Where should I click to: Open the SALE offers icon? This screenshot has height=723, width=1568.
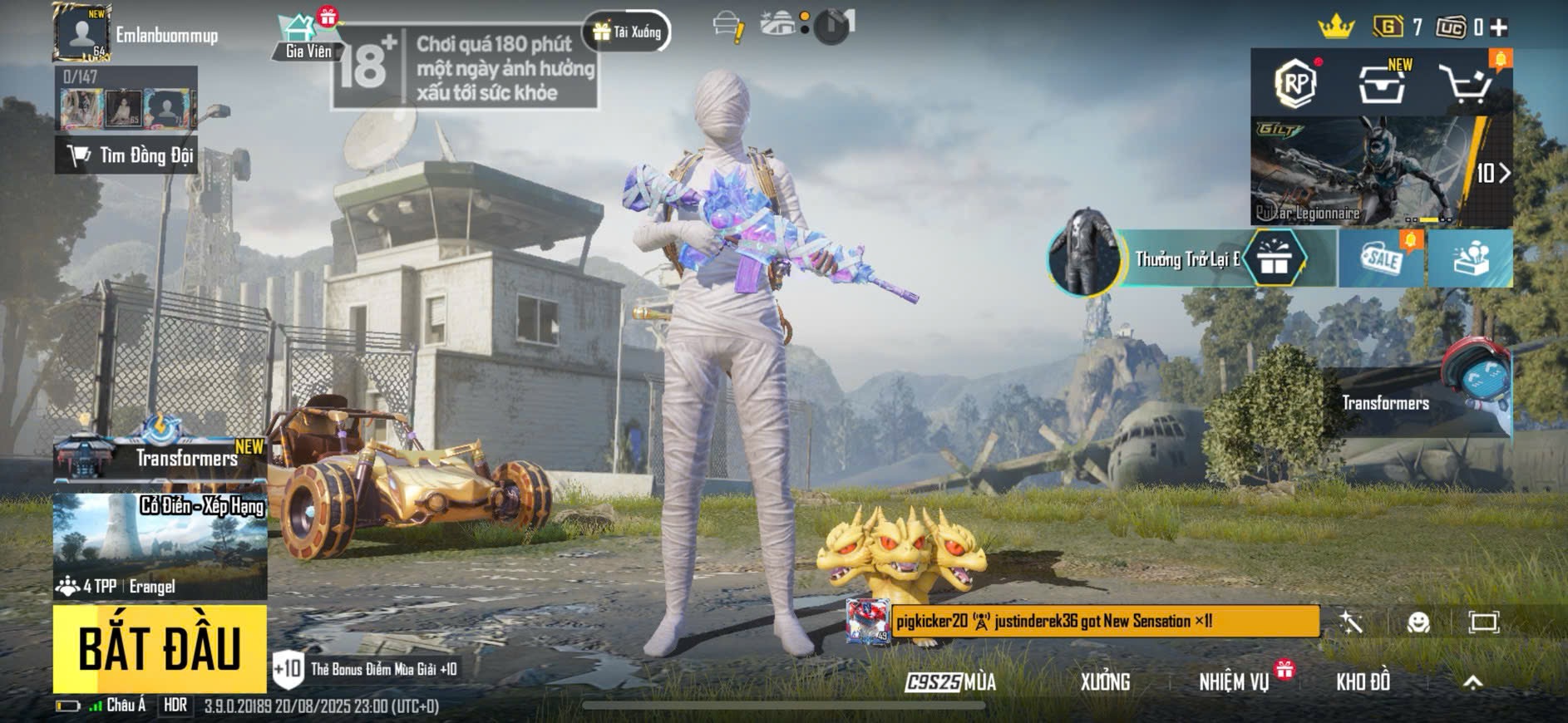point(1382,259)
